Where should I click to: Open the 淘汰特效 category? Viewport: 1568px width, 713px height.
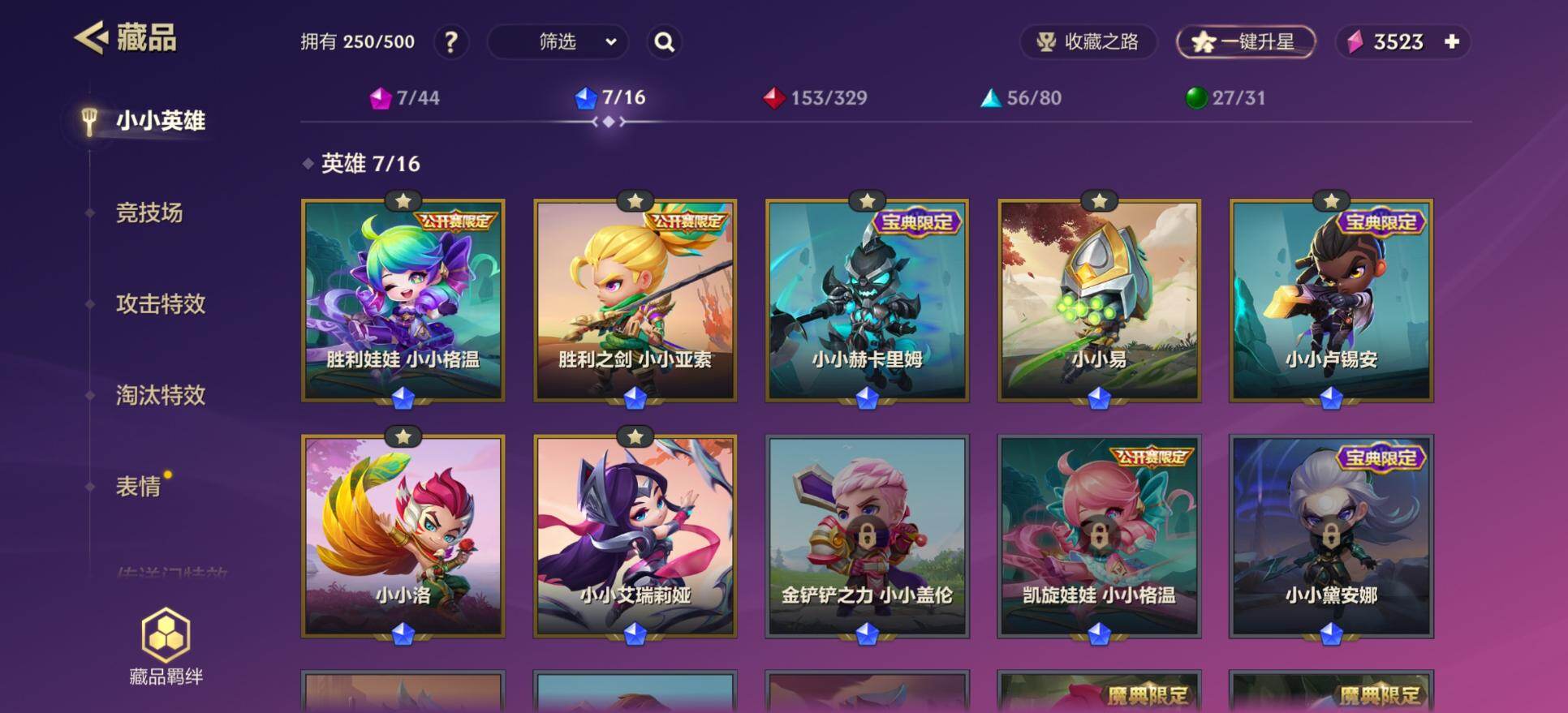tap(161, 395)
